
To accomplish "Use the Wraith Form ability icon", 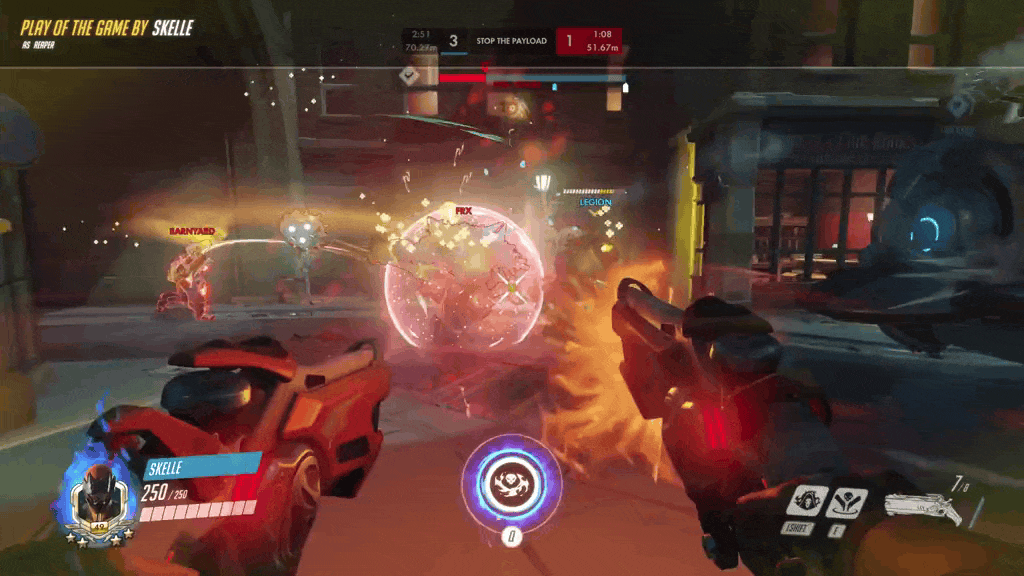I will click(807, 501).
